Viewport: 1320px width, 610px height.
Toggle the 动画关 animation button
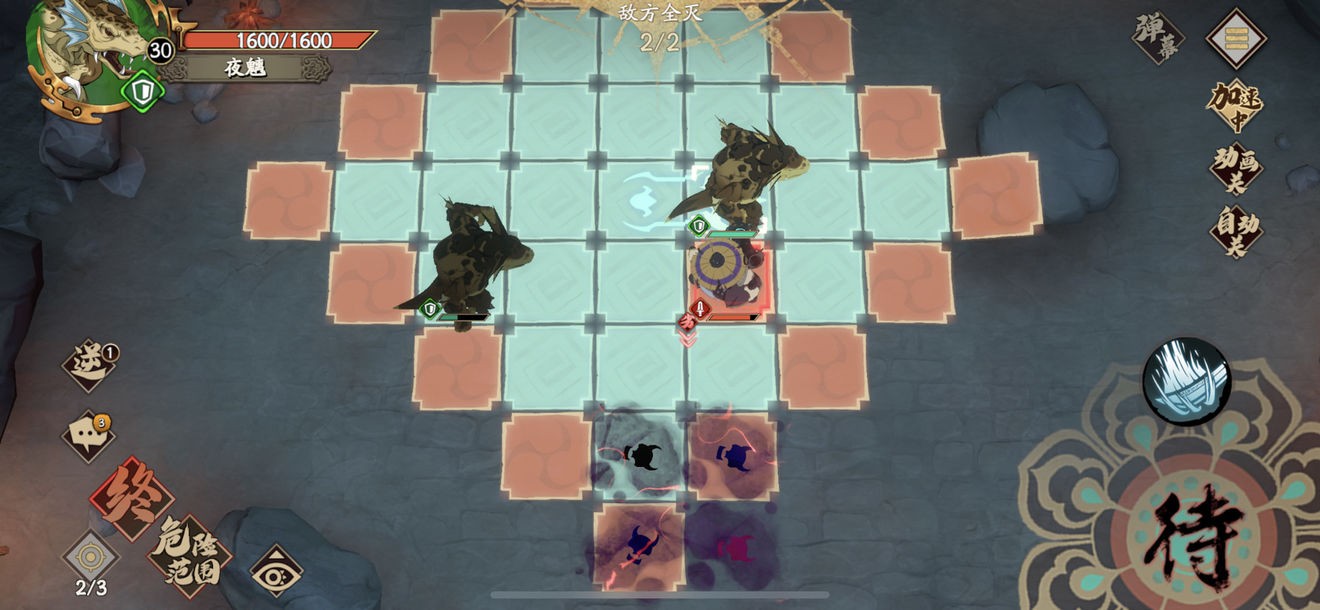(x=1235, y=168)
